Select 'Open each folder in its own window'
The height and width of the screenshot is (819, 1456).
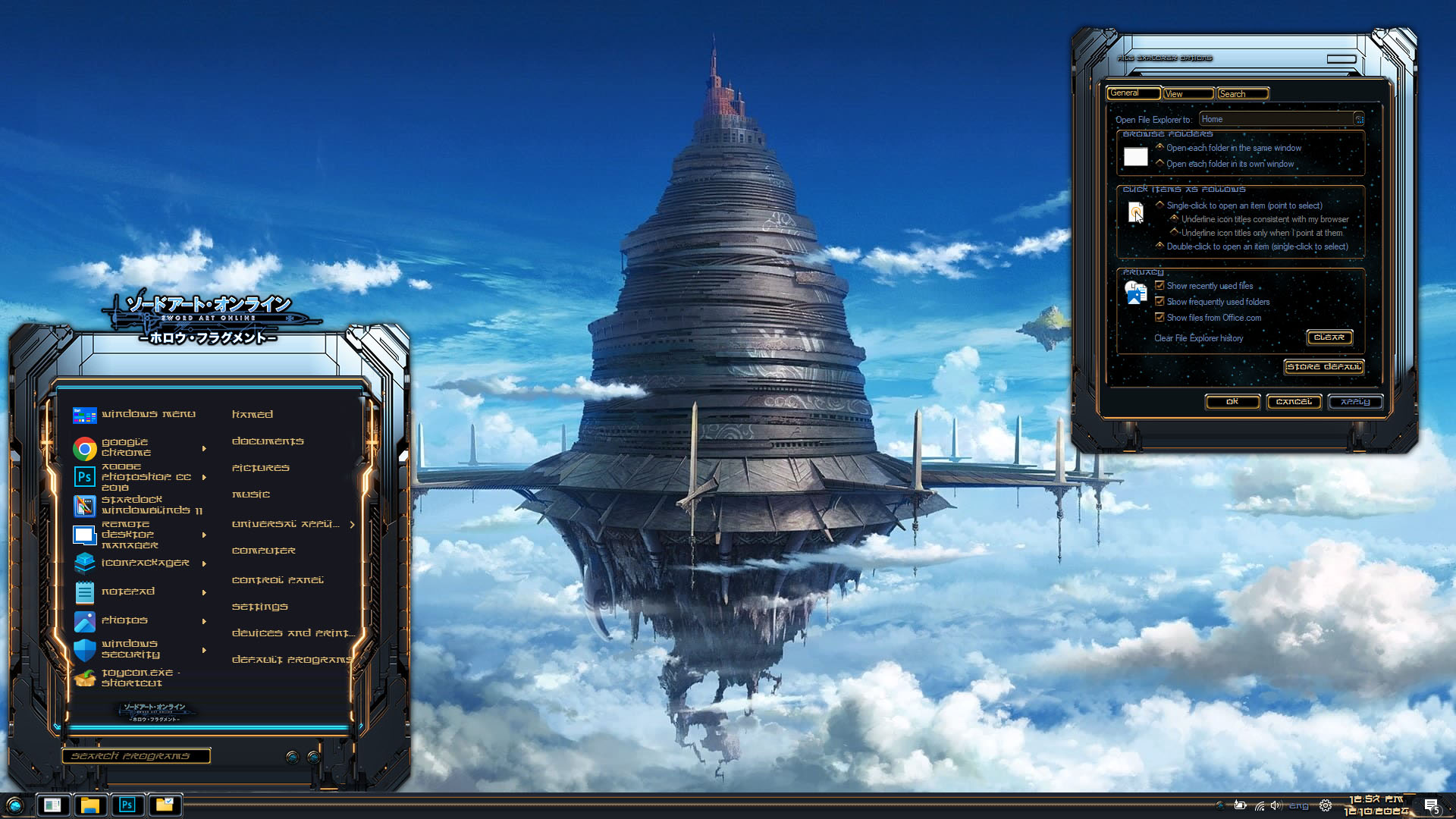(x=1159, y=164)
